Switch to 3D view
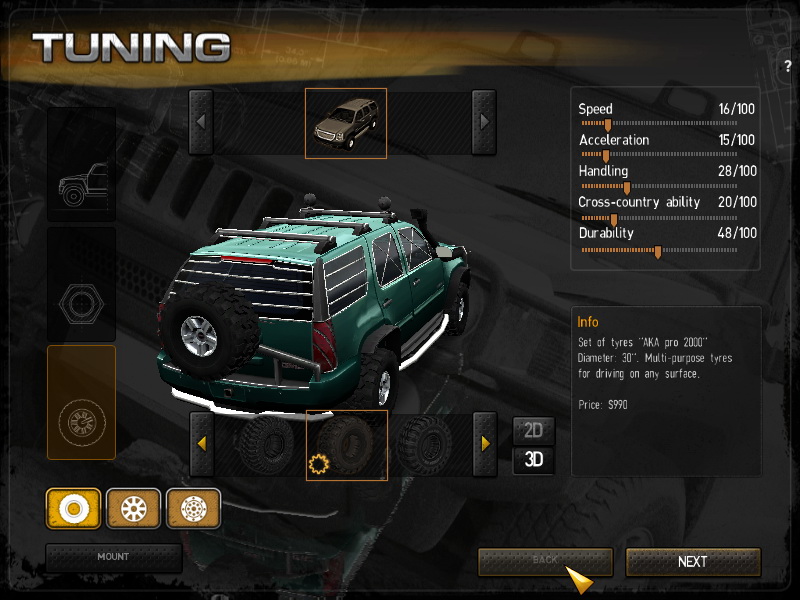The height and width of the screenshot is (600, 800). pos(533,460)
